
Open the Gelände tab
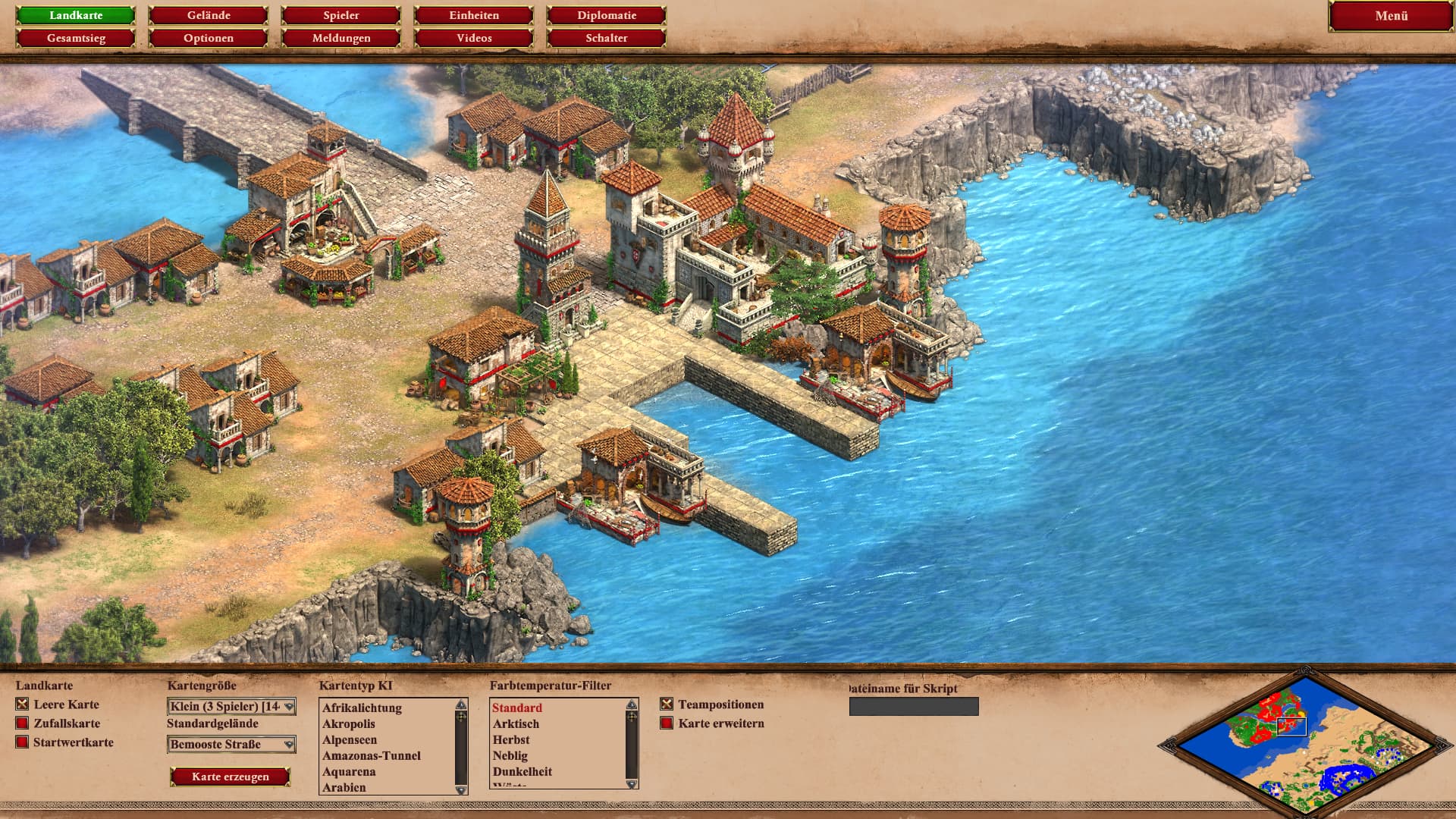click(209, 15)
